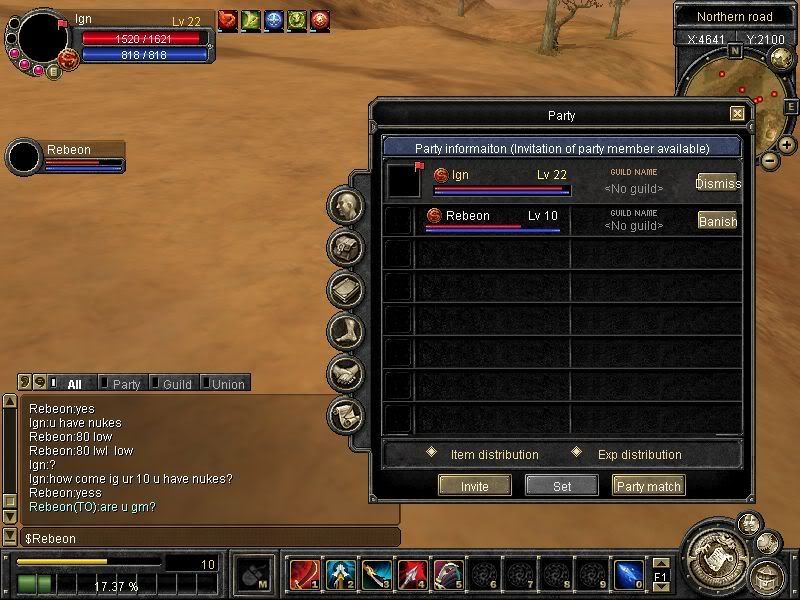Viewport: 800px width, 600px height.
Task: Dismiss the party via Ign's row
Action: point(717,183)
